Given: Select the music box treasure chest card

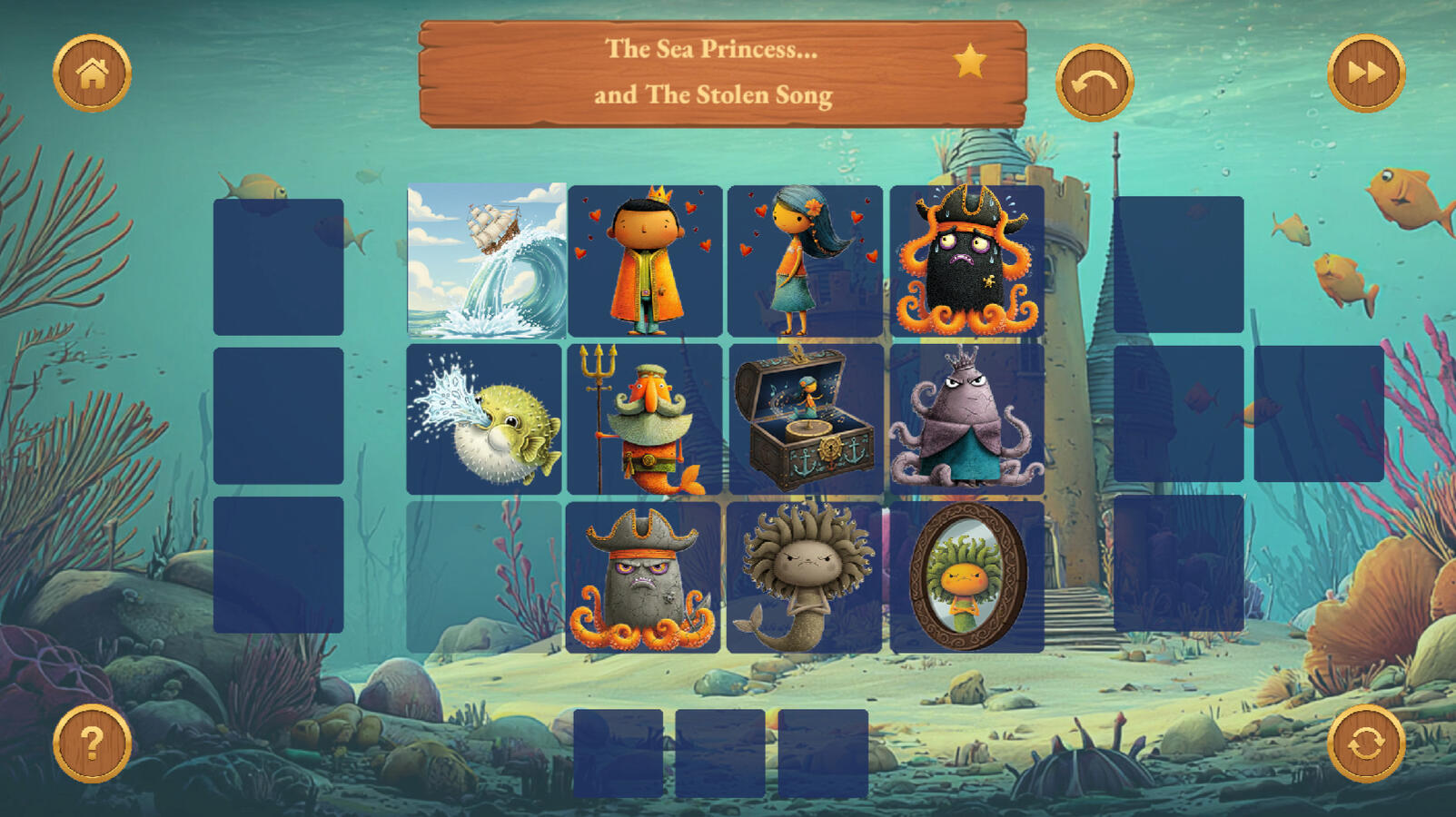Looking at the screenshot, I should 805,419.
